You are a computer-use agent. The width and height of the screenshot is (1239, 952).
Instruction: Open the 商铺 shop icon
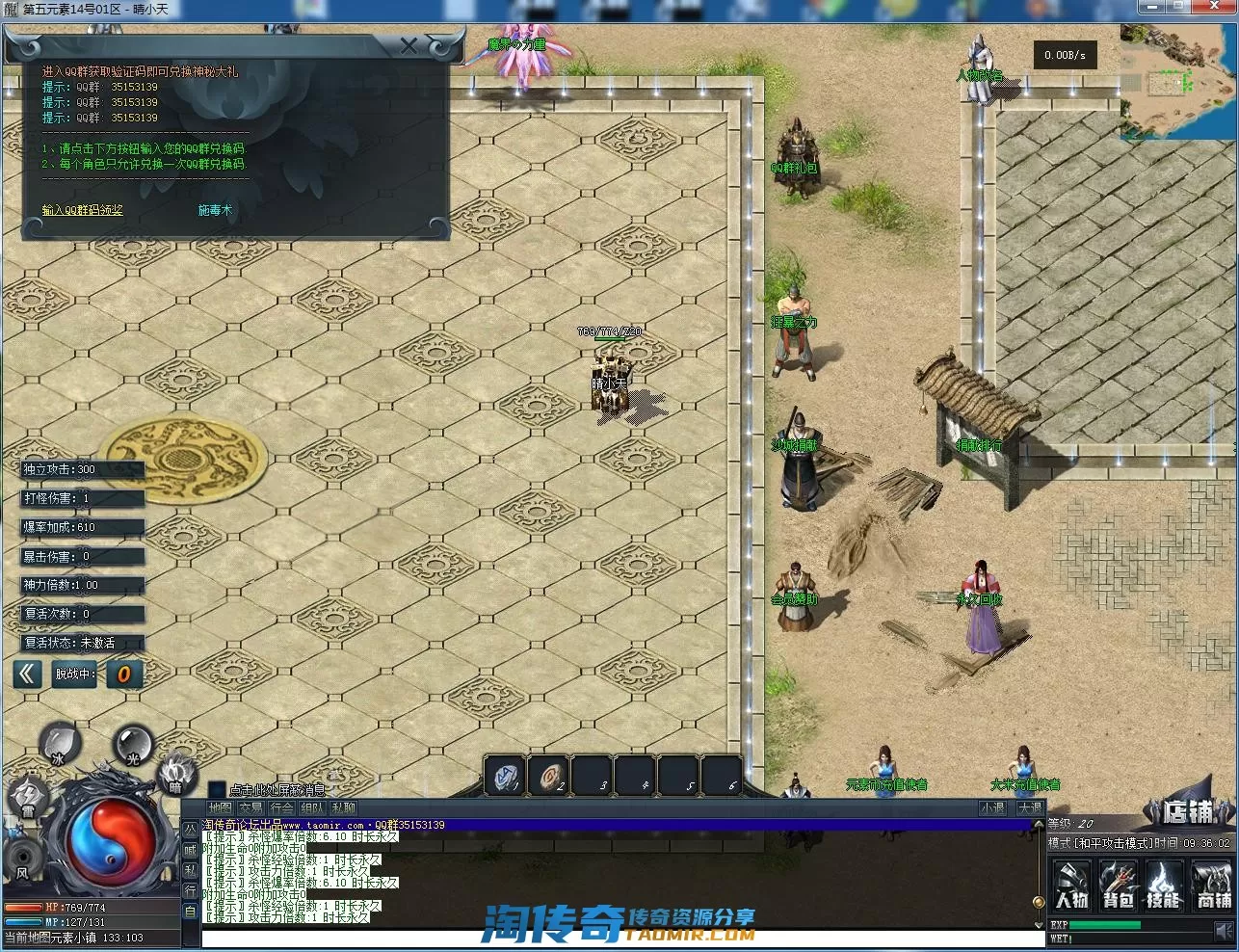pos(1213,886)
